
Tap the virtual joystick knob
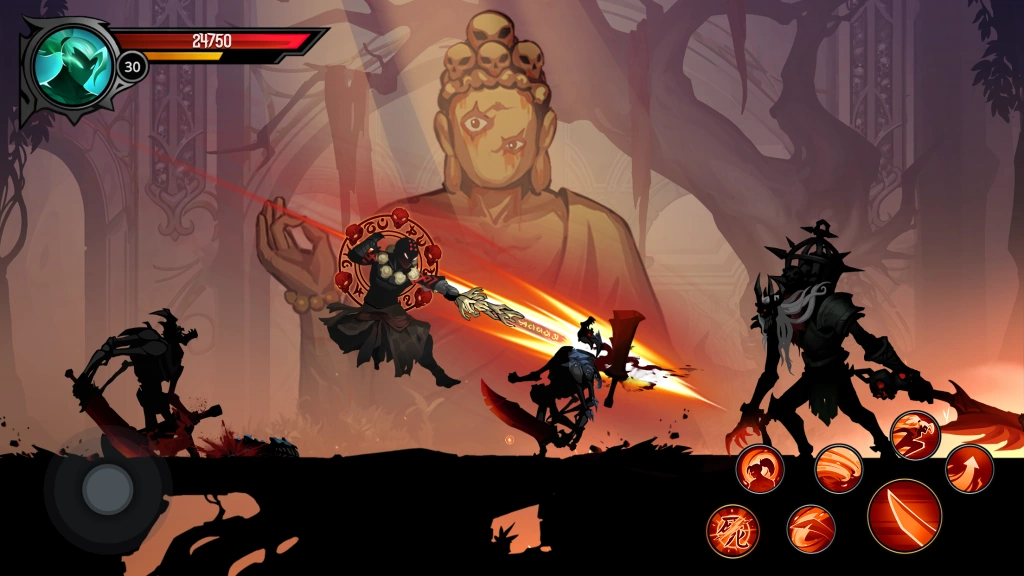pos(106,488)
